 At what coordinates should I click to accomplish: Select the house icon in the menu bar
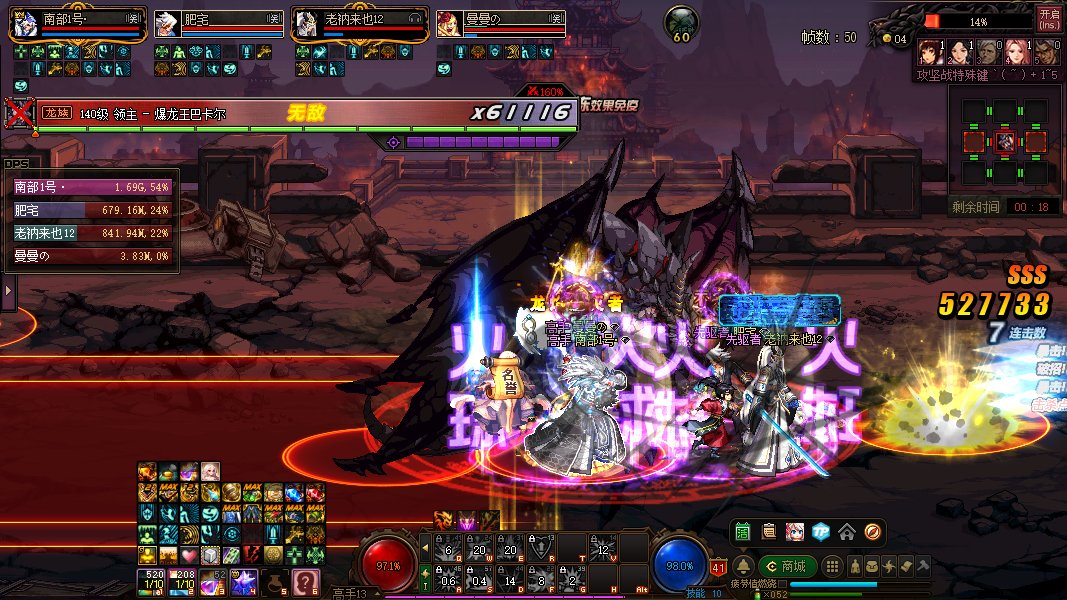(847, 532)
